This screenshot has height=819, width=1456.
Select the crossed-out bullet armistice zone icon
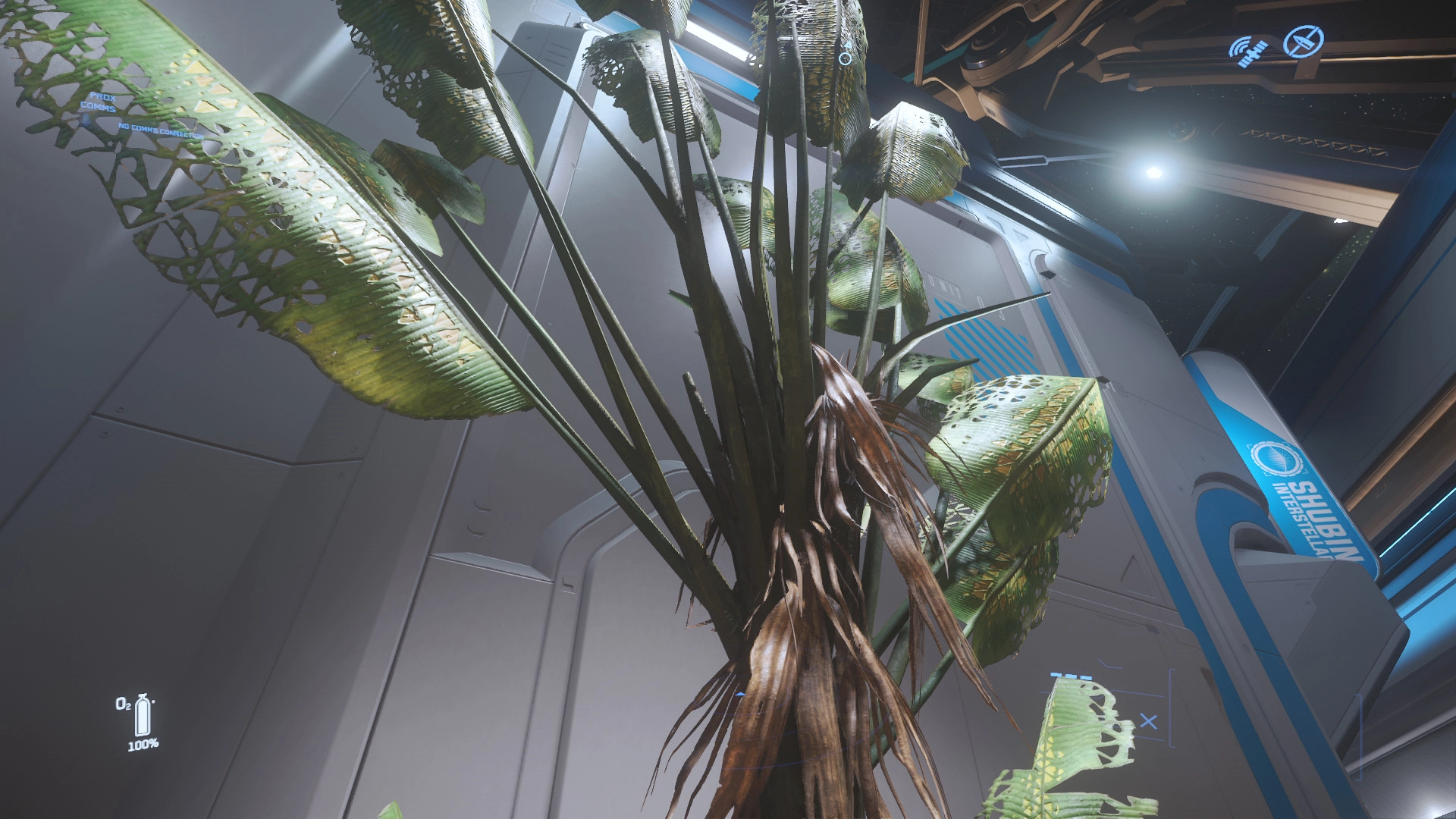(1304, 41)
